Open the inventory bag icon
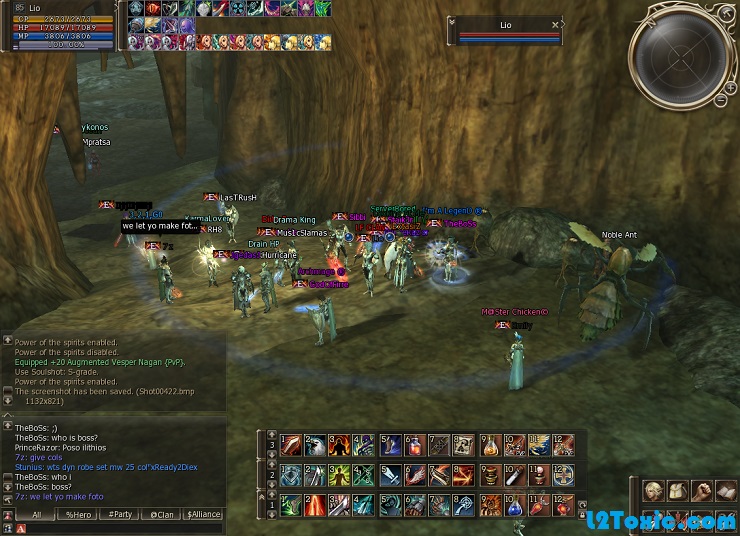 (677, 491)
